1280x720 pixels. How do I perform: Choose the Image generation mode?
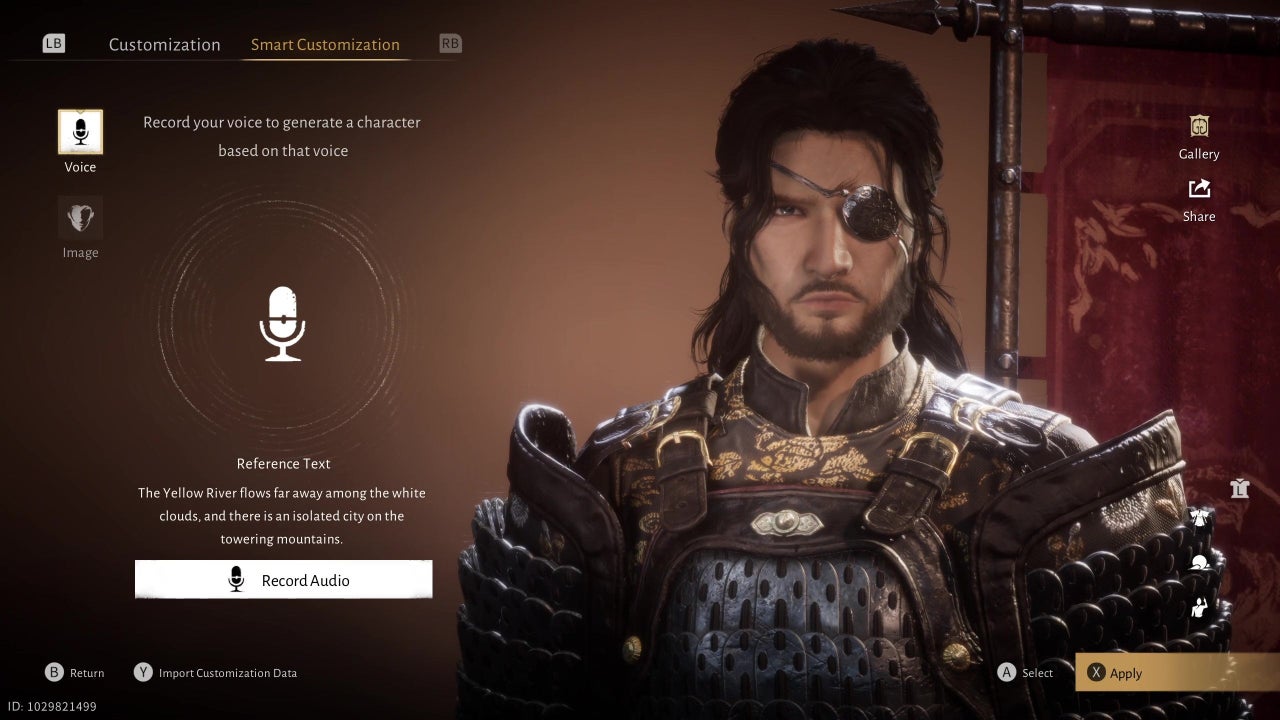(x=80, y=218)
